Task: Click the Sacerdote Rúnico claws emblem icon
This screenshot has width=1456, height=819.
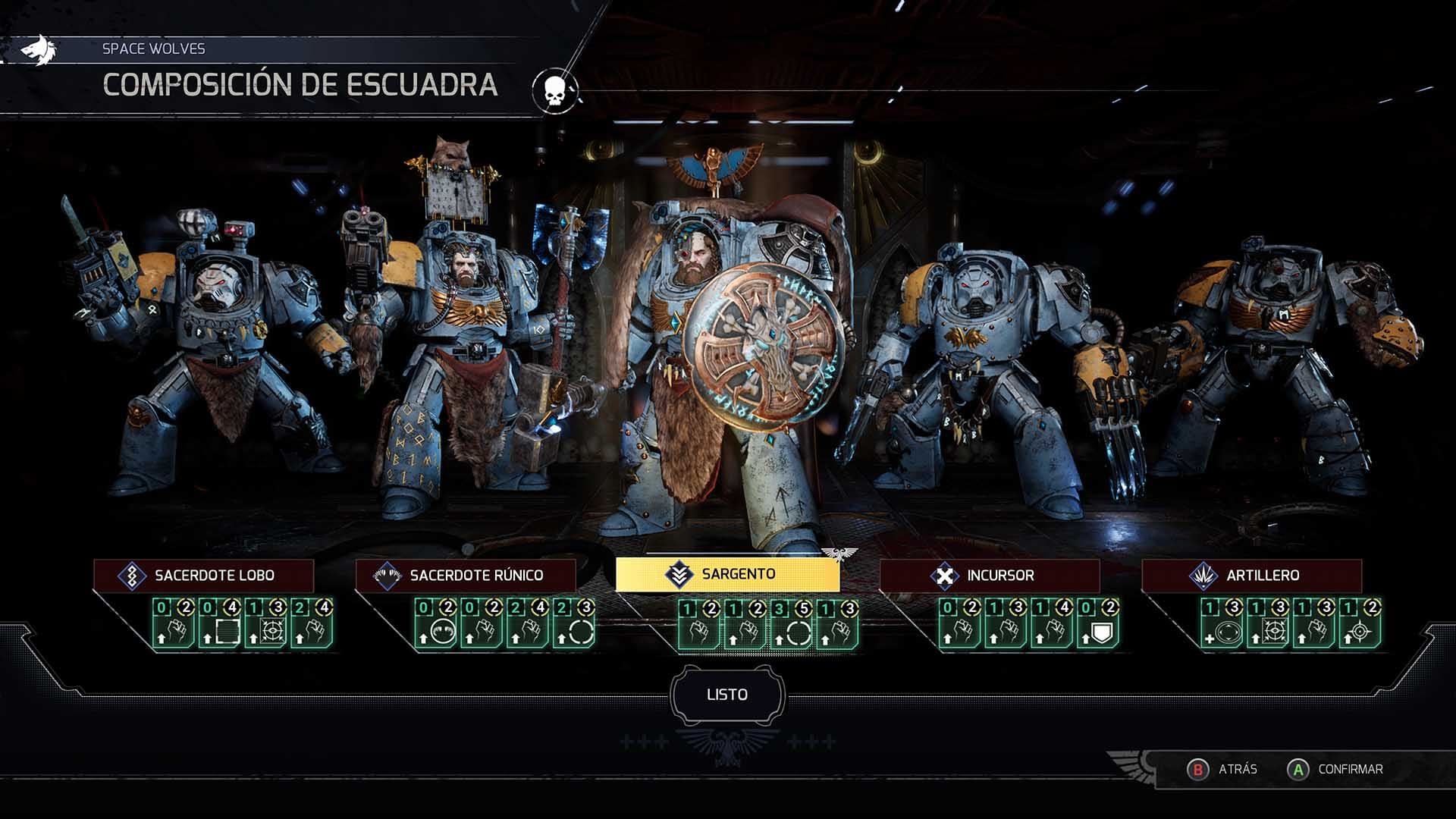Action: point(387,575)
